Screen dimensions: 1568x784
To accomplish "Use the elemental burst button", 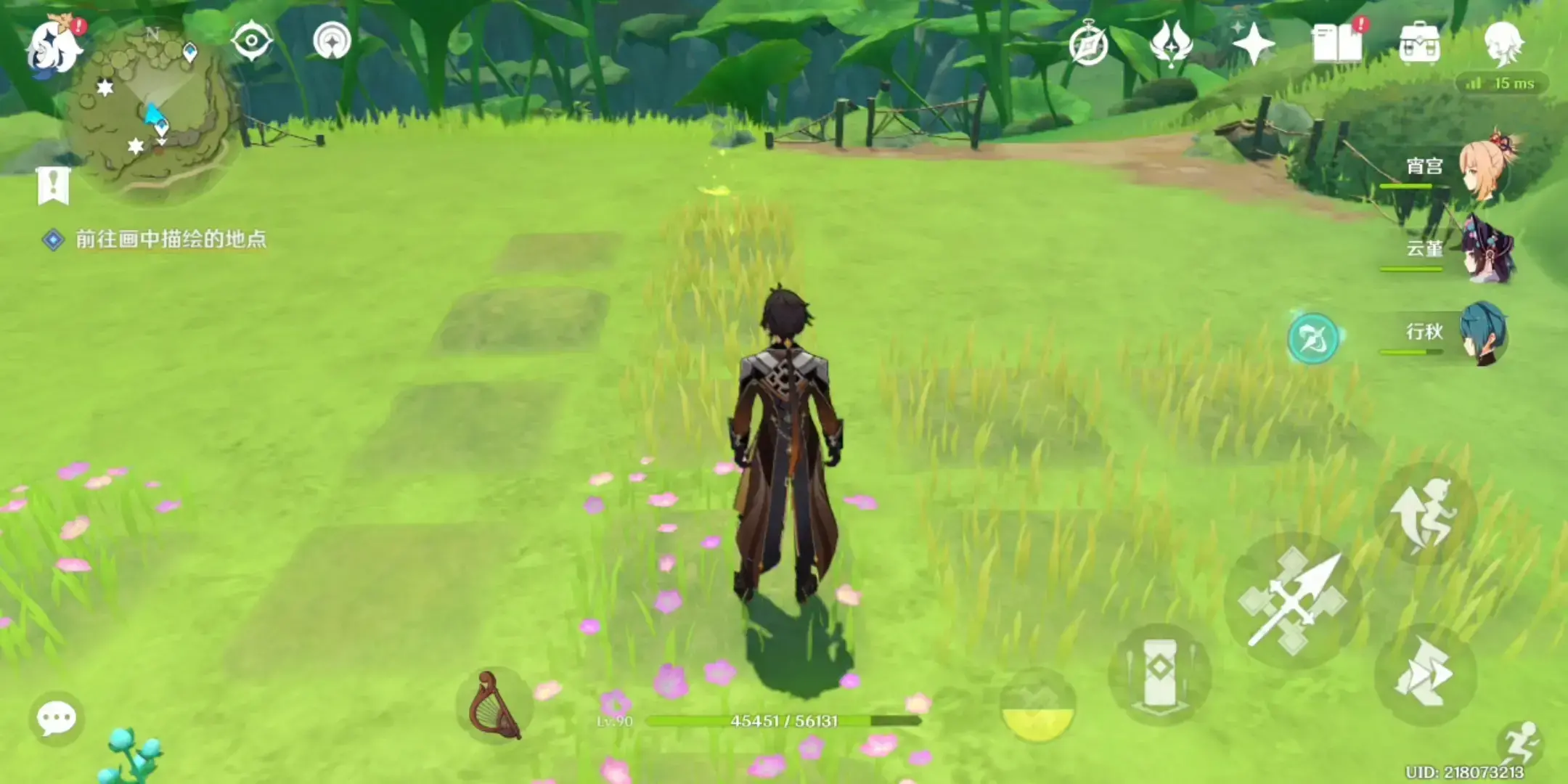I will (x=1037, y=706).
